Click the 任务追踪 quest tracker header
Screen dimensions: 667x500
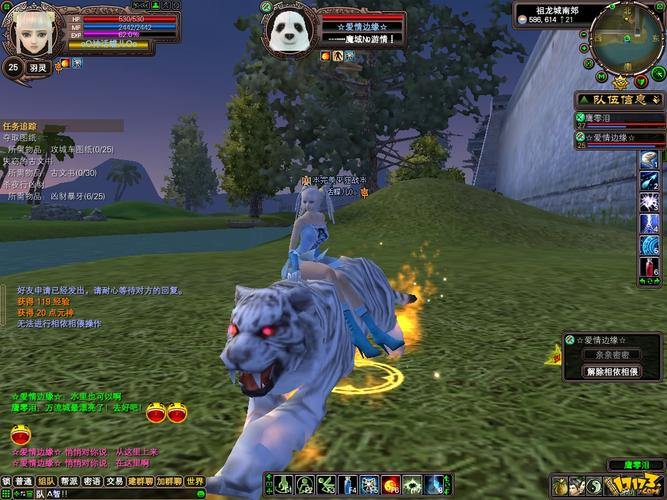coord(20,126)
